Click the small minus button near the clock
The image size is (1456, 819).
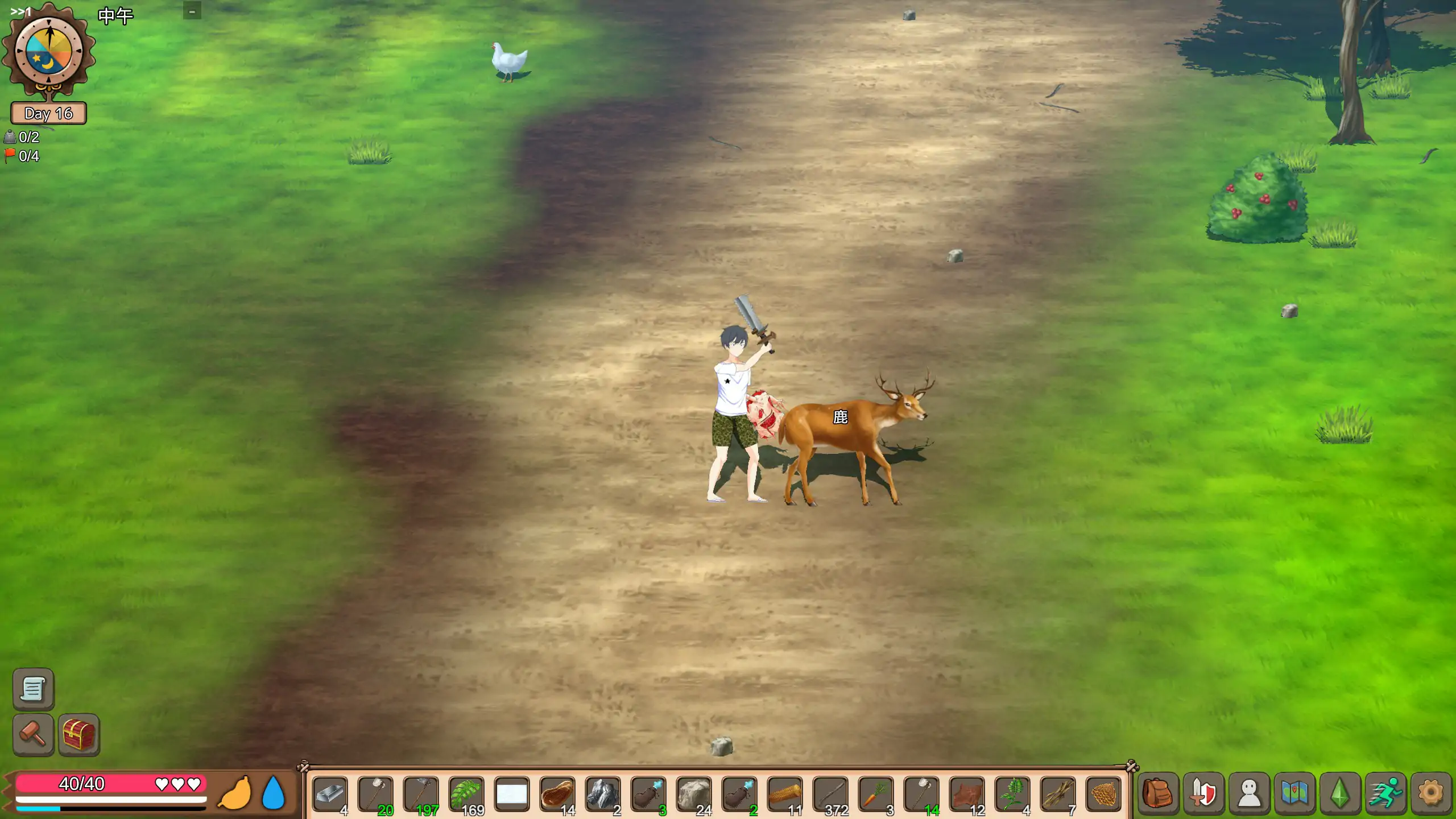[192, 11]
